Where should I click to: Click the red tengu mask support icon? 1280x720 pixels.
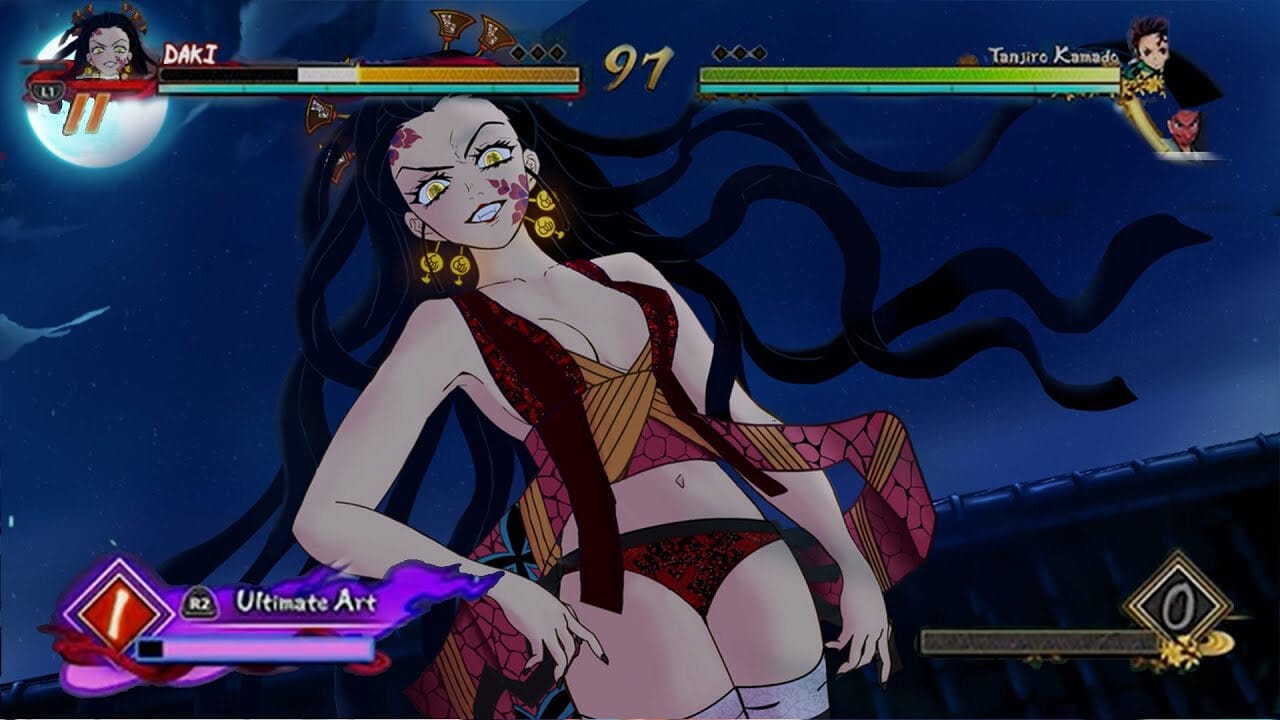(1186, 131)
